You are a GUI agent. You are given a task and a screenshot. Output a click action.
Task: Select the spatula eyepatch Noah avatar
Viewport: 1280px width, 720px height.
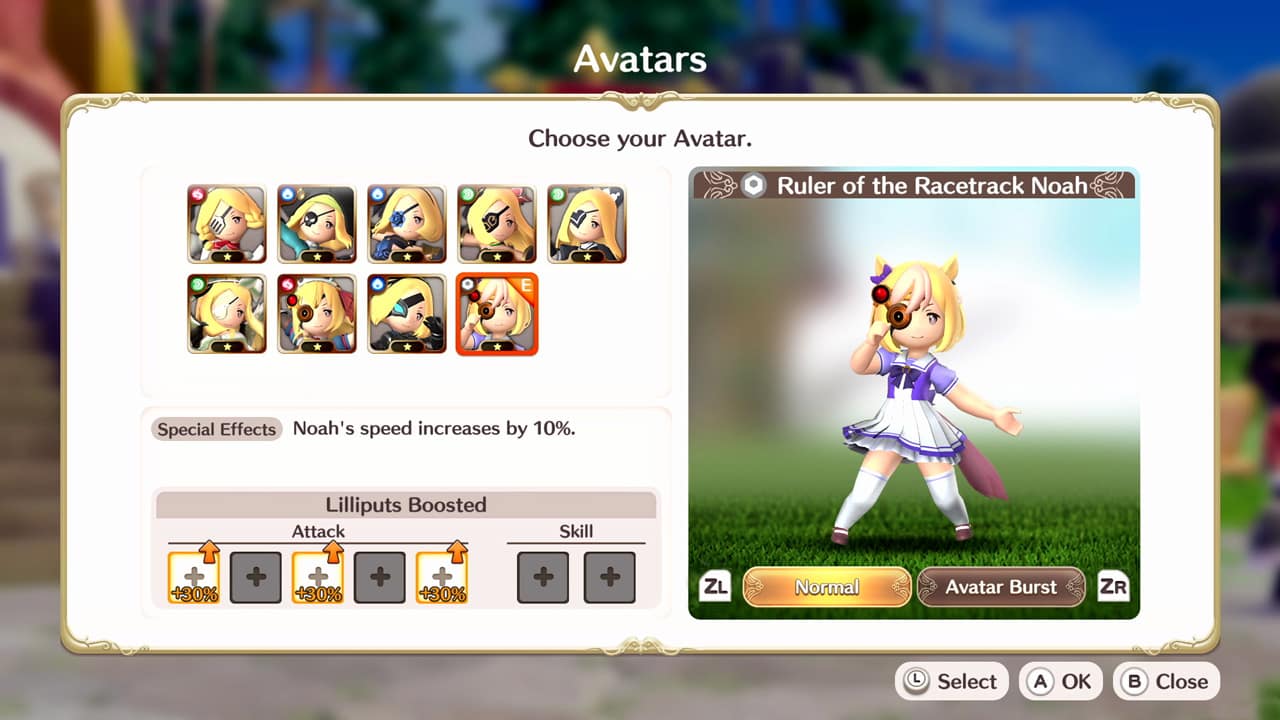pos(227,224)
